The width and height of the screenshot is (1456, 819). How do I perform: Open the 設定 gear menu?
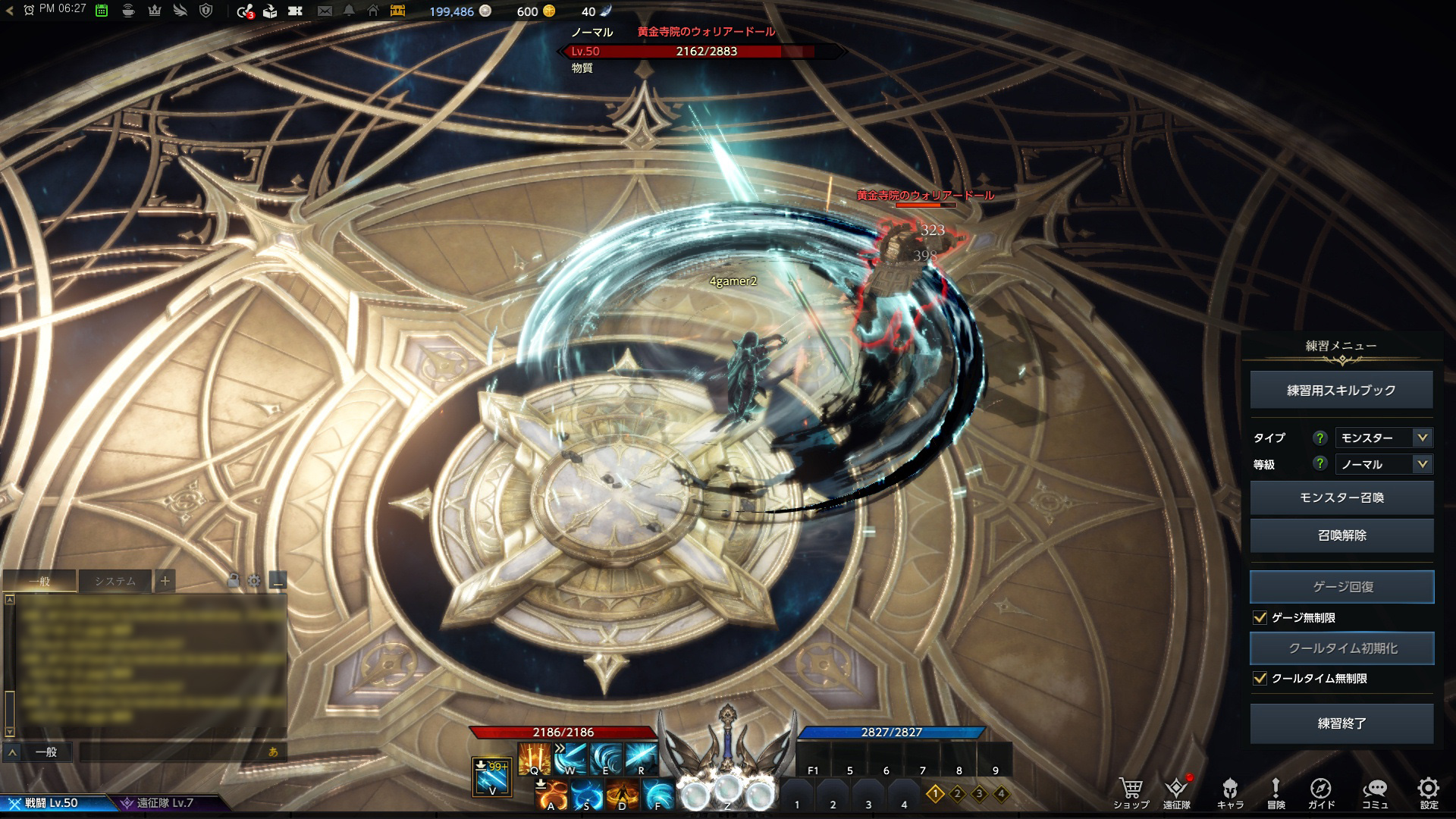[1428, 789]
